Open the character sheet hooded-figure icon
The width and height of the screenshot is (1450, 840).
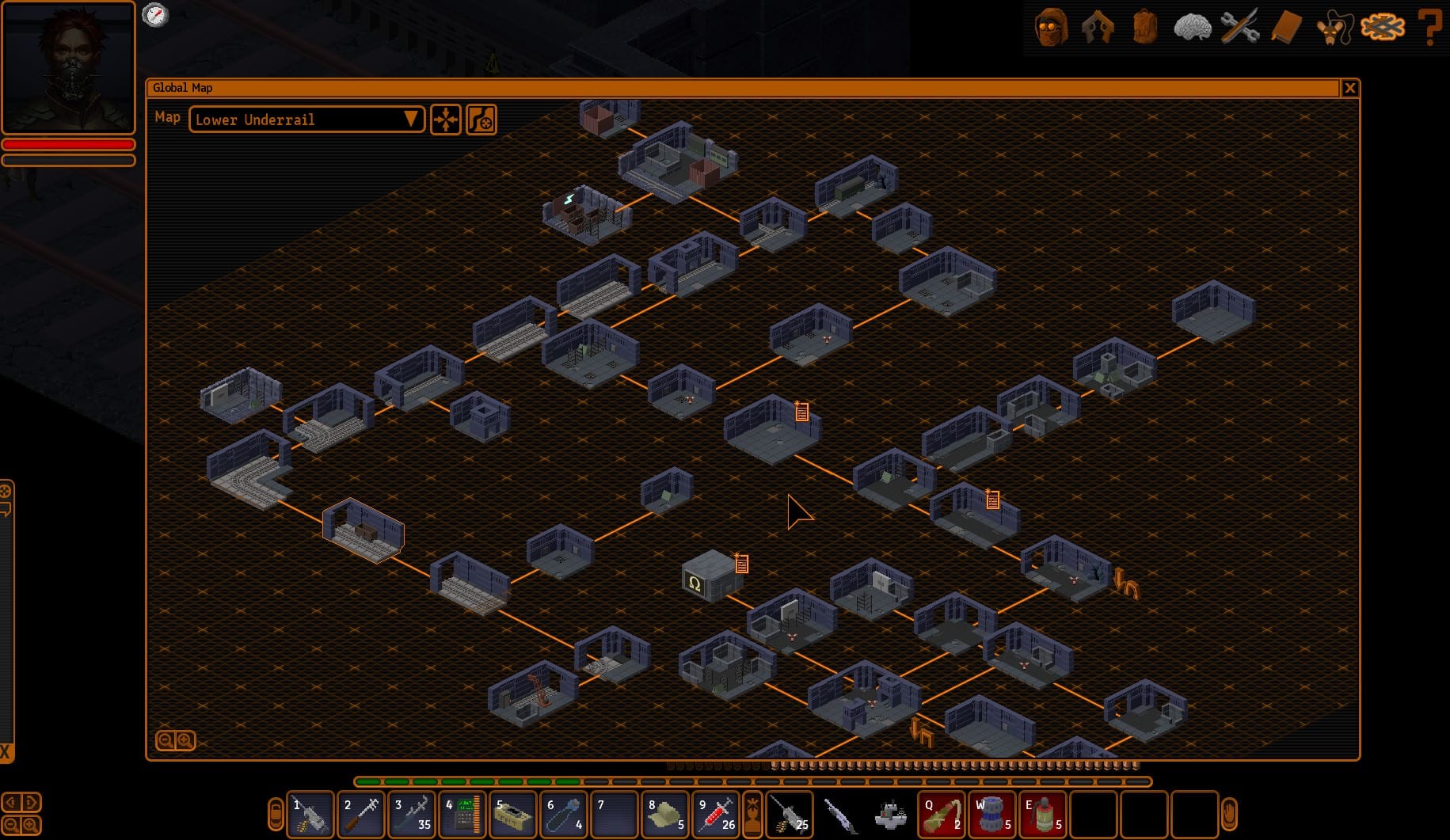click(x=1051, y=28)
